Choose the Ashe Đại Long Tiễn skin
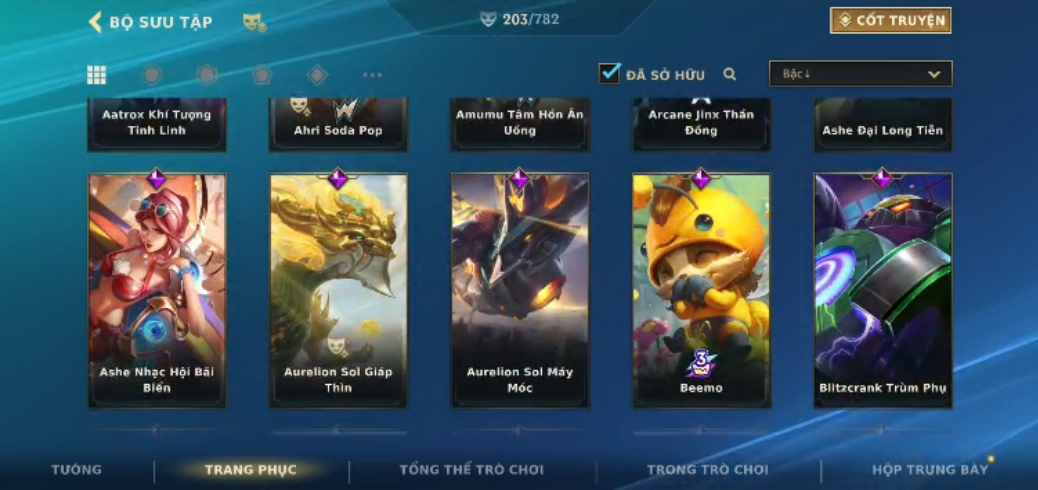 point(882,125)
